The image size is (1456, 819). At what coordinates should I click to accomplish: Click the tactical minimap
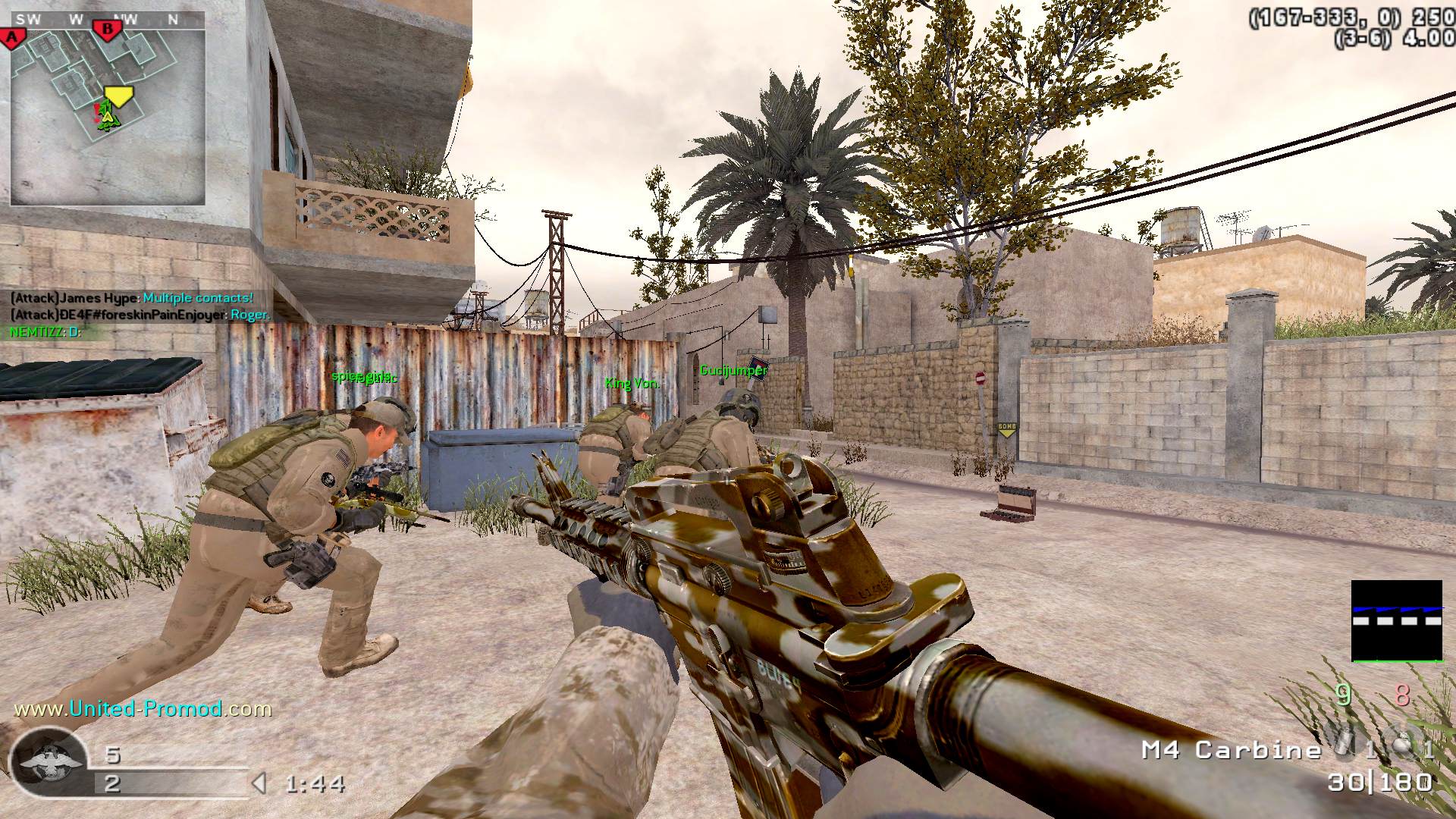(107, 108)
